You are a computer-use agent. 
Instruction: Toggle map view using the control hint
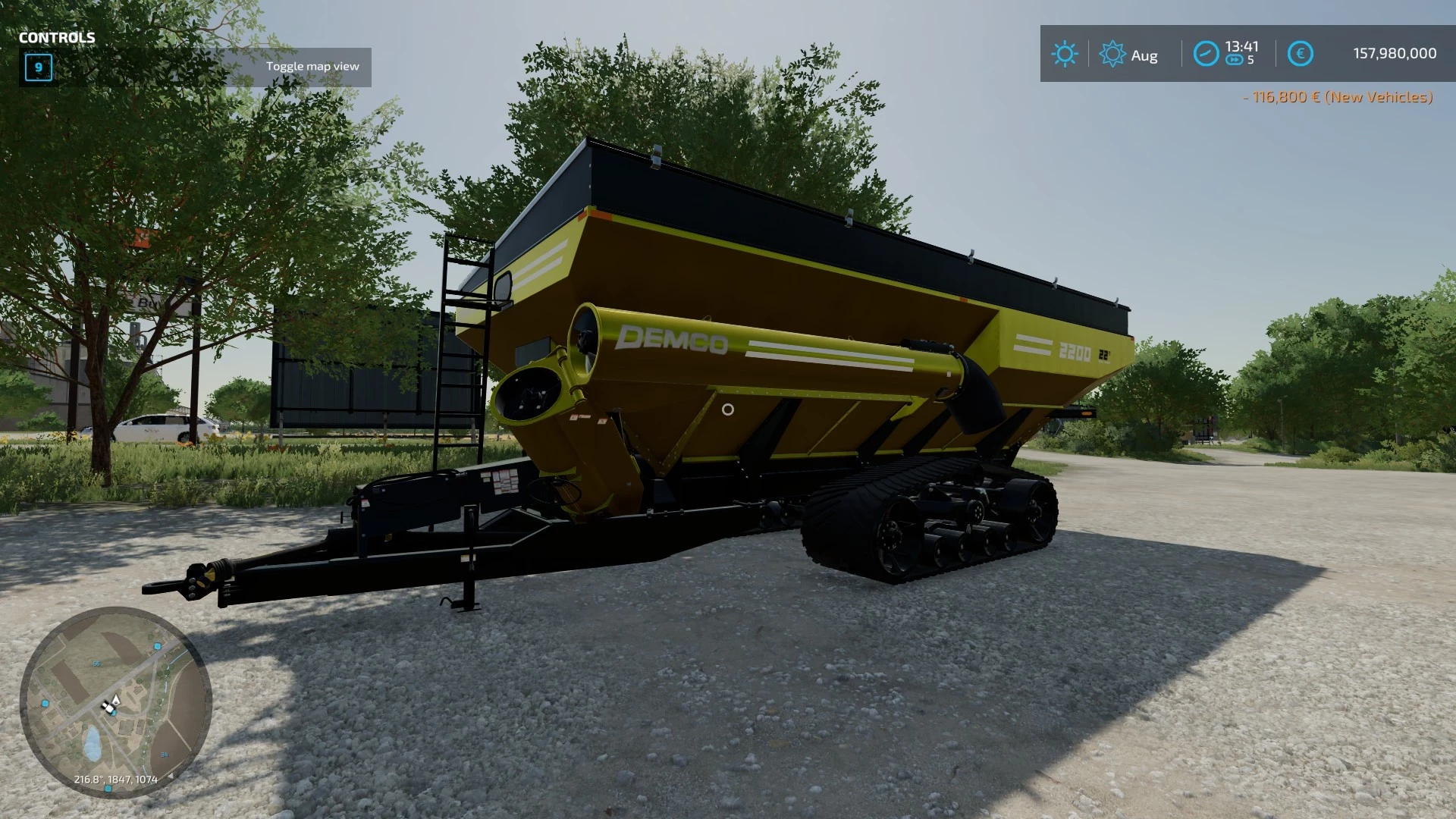click(x=313, y=66)
